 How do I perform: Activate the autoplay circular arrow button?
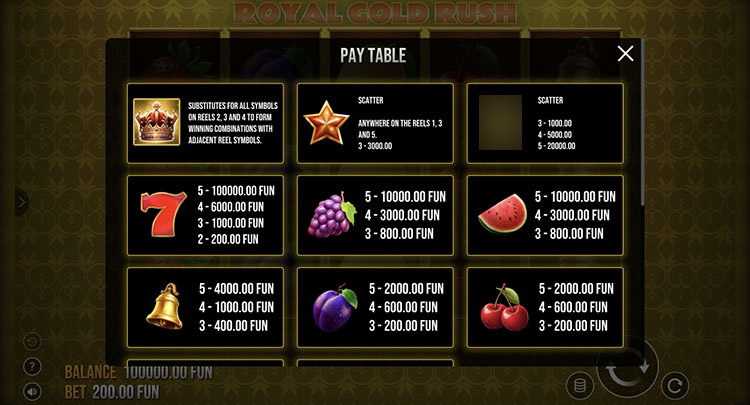tap(676, 385)
